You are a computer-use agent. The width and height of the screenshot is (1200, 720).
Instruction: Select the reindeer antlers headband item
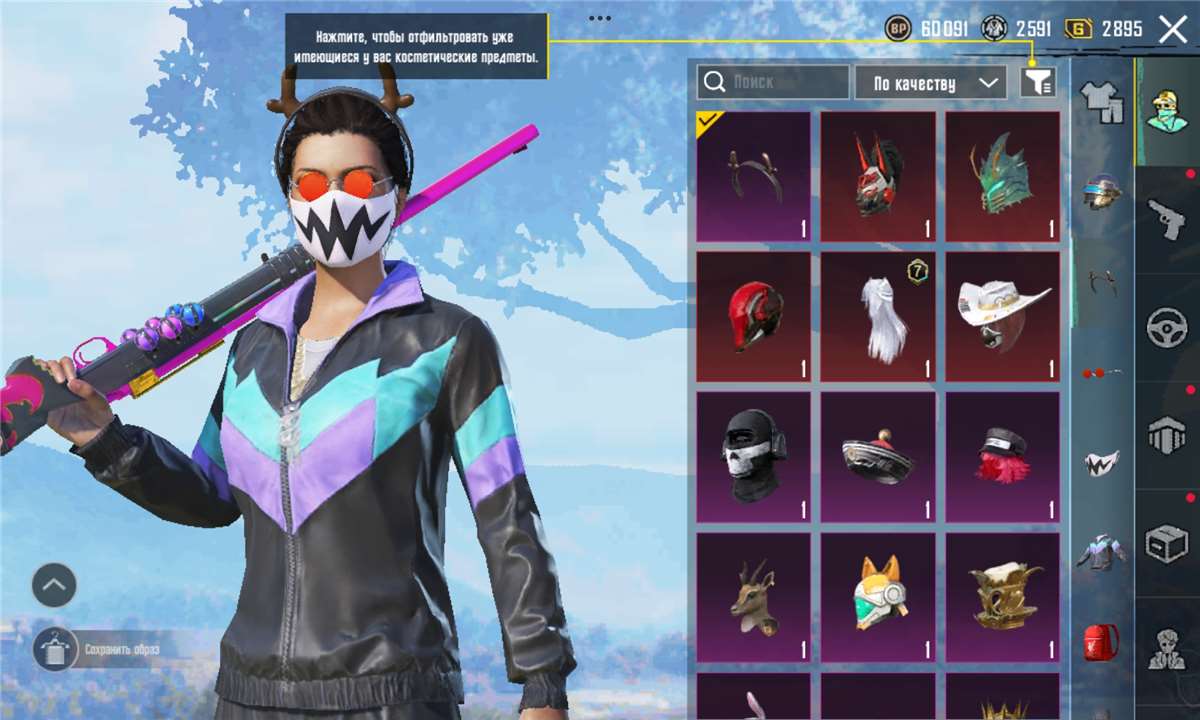(x=753, y=176)
